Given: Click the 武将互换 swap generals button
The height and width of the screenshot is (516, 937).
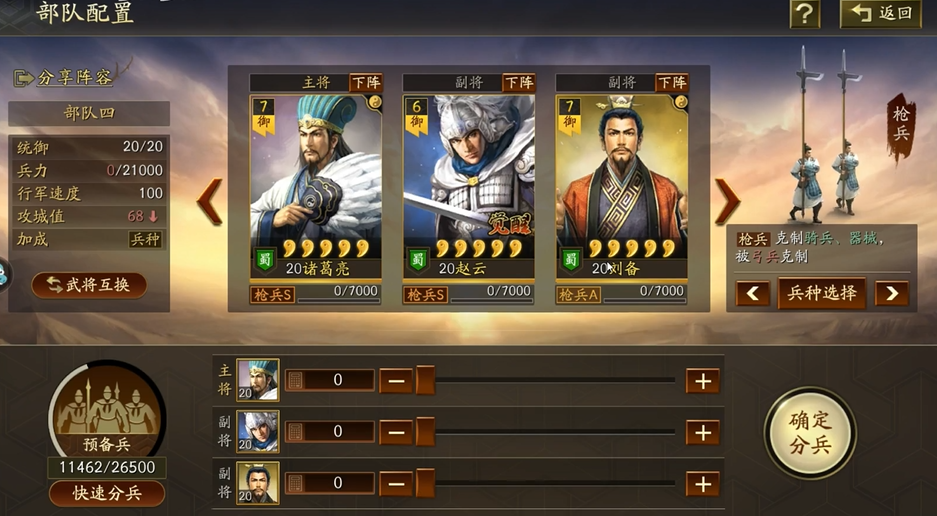Looking at the screenshot, I should click(x=89, y=286).
